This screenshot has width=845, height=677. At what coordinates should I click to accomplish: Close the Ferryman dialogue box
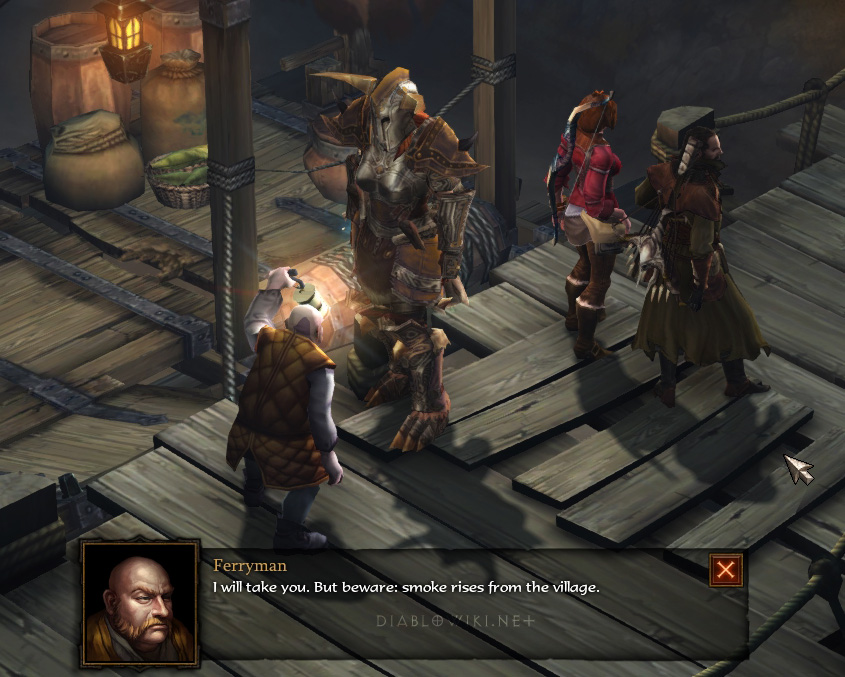(726, 570)
